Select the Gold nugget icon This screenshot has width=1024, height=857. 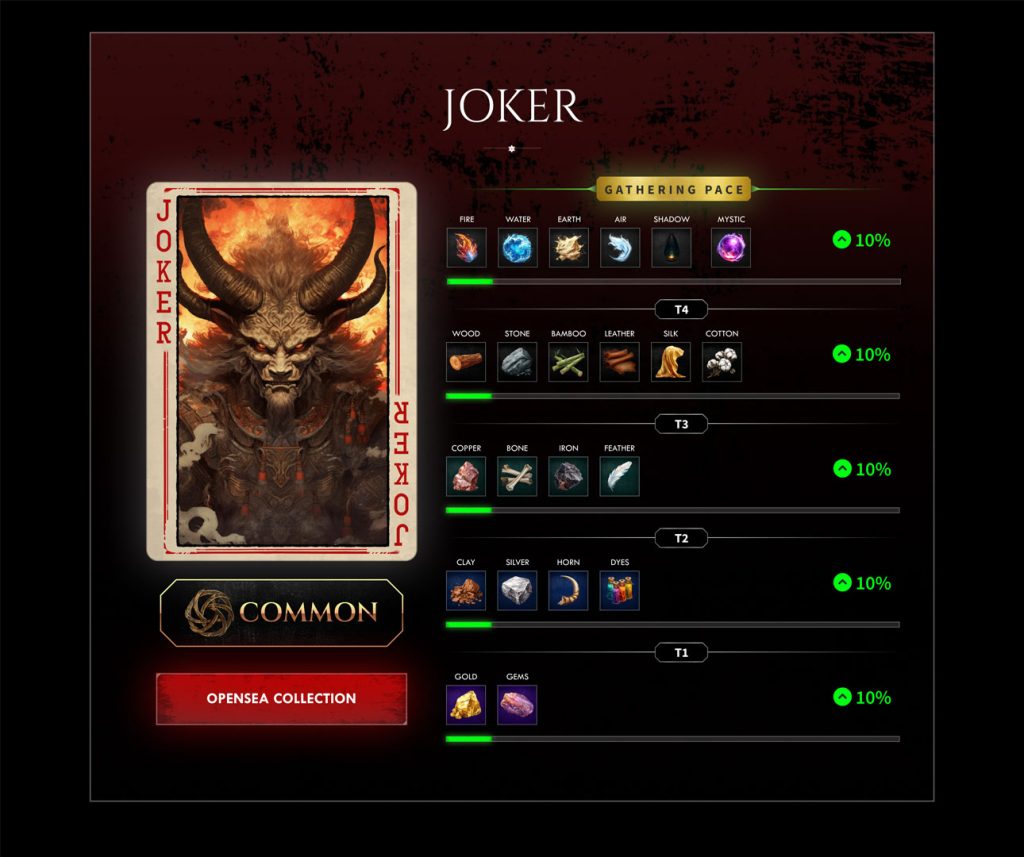tap(466, 704)
